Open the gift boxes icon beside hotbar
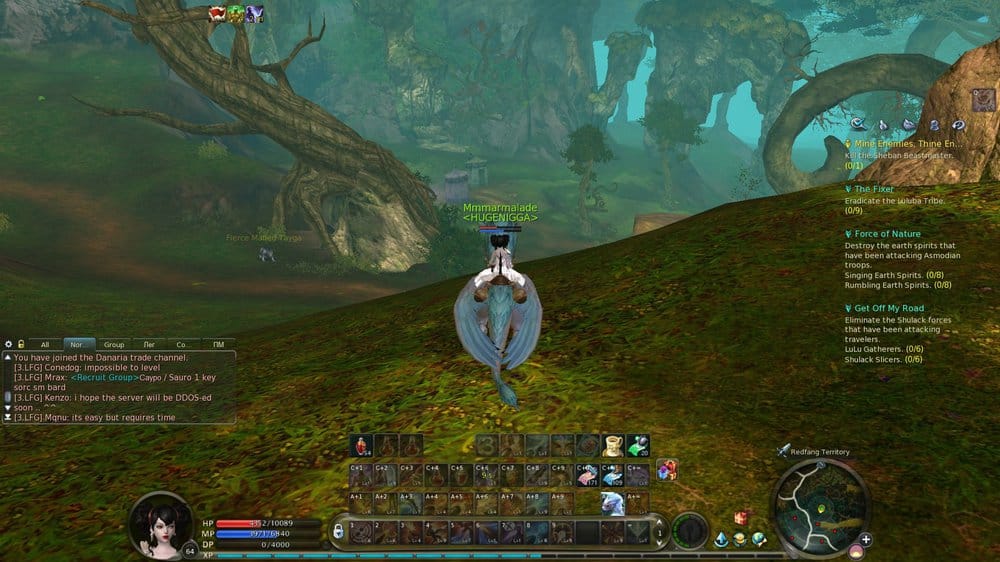 click(666, 469)
